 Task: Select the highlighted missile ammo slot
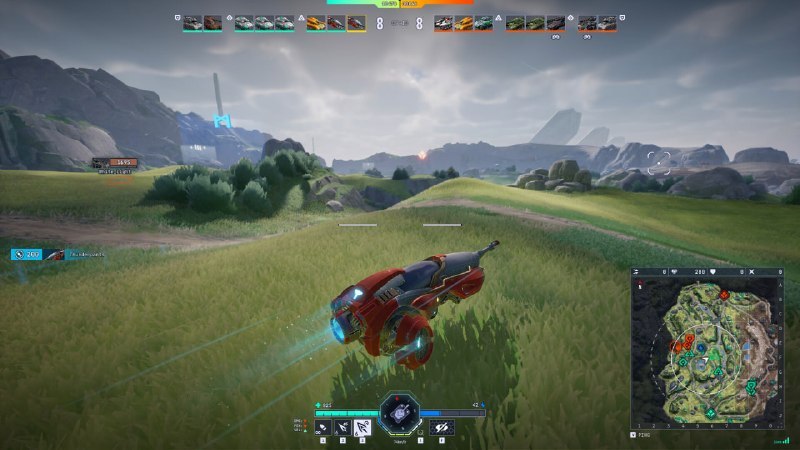[x=364, y=428]
